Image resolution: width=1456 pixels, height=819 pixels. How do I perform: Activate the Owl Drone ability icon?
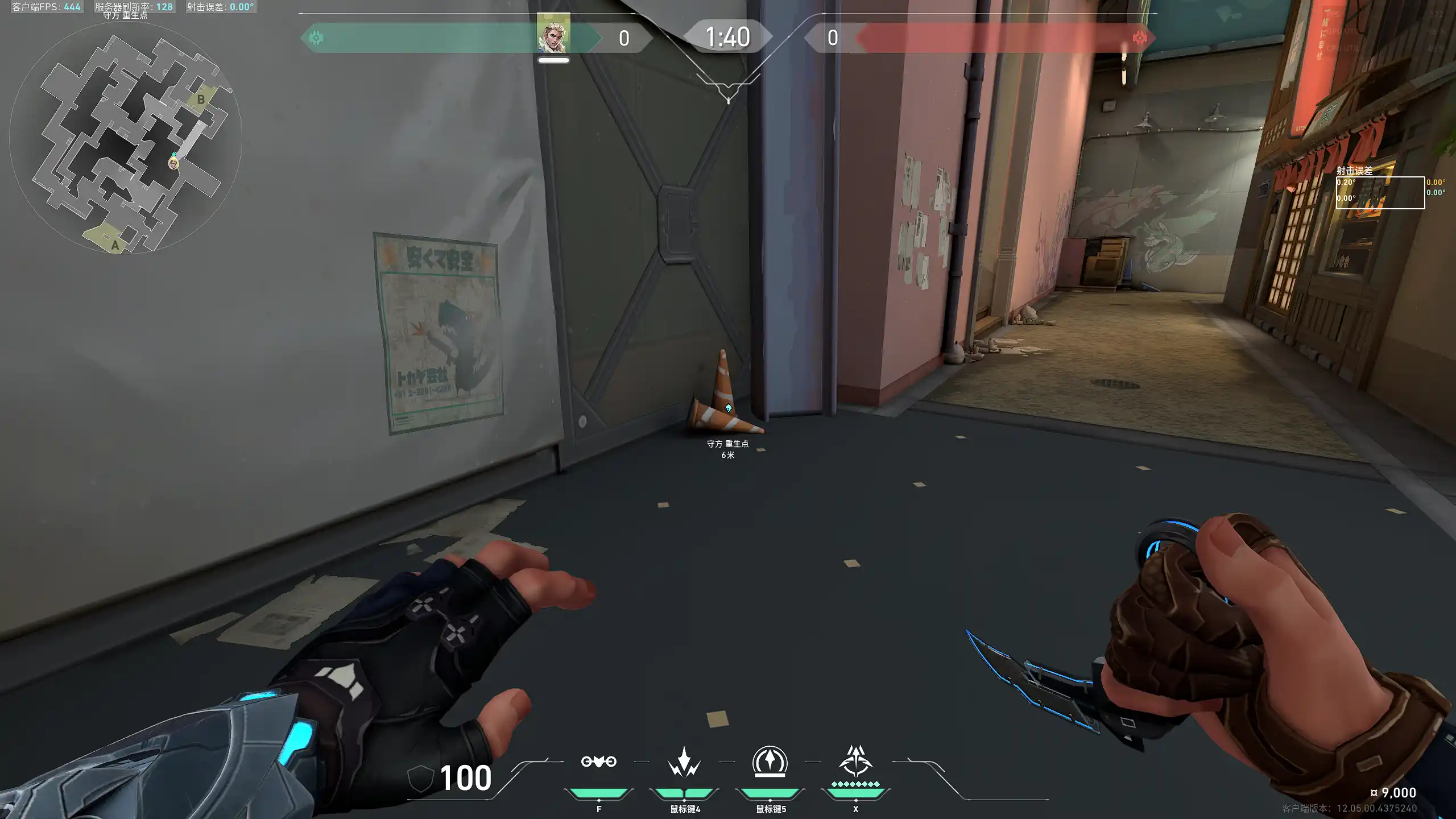[598, 762]
